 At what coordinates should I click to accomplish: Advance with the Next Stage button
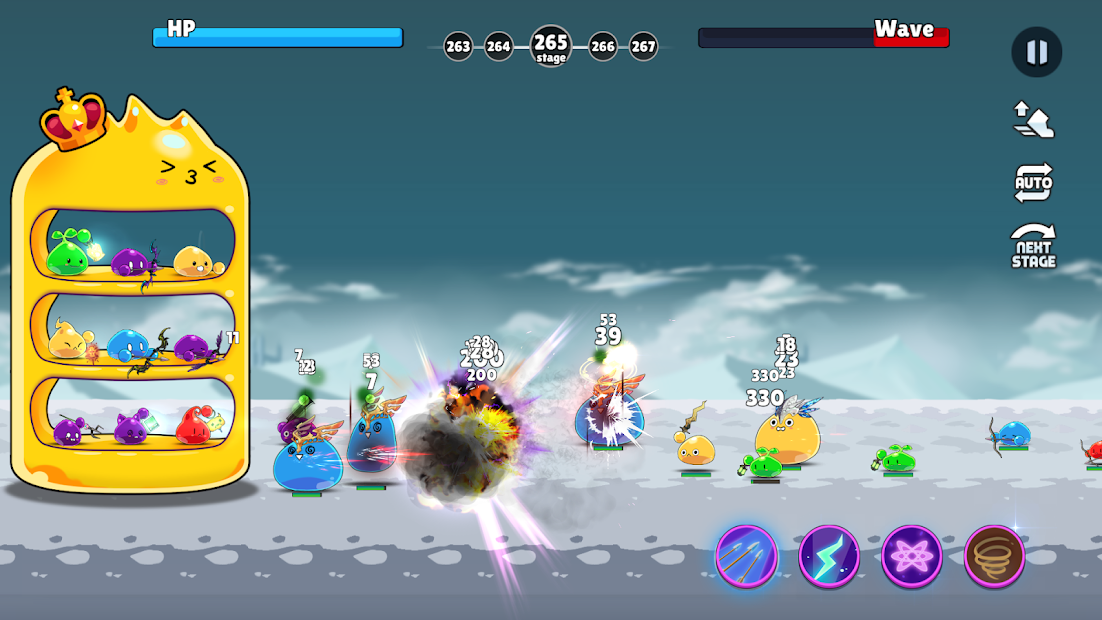pyautogui.click(x=1033, y=246)
